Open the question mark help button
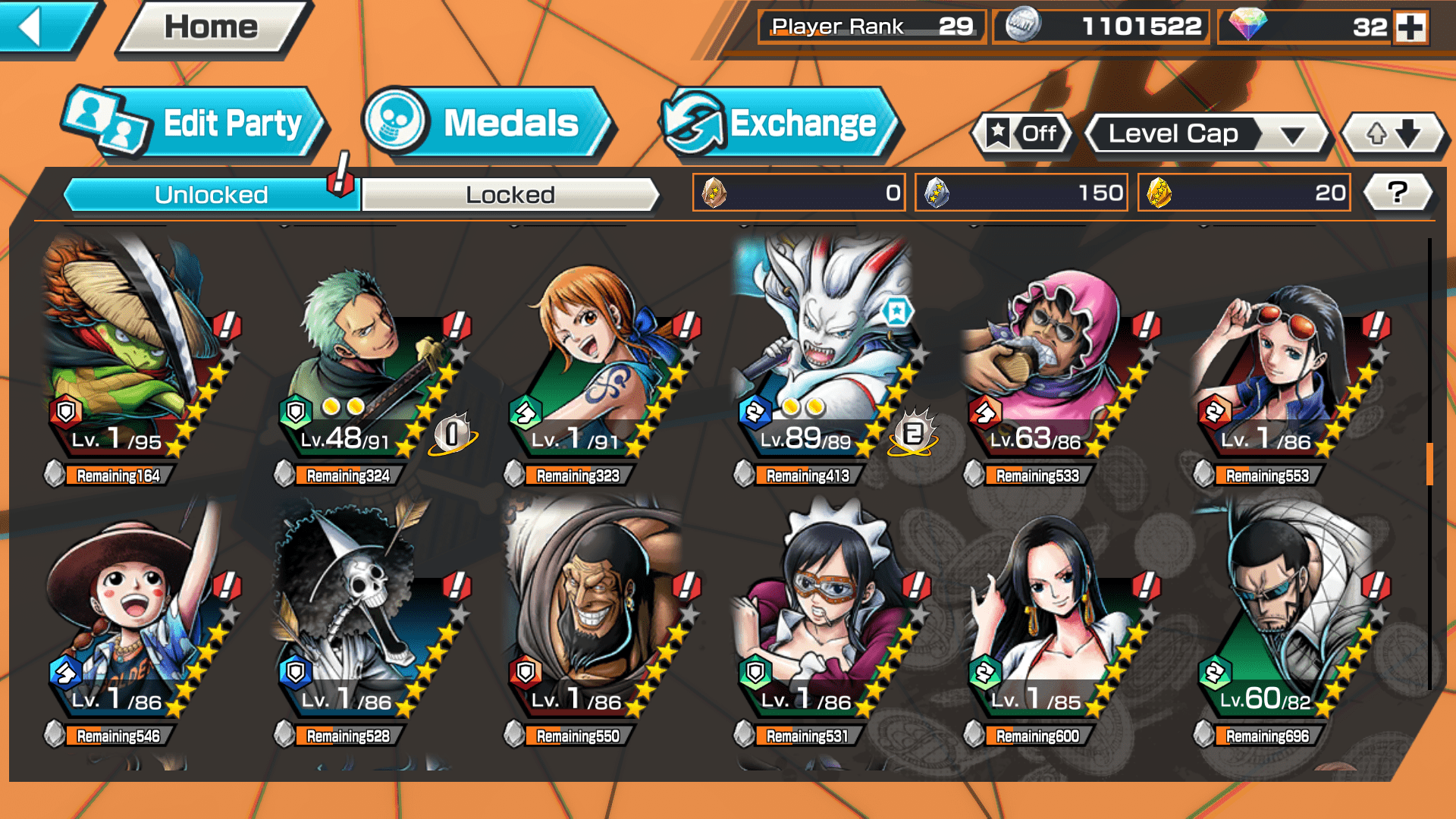 (x=1398, y=193)
